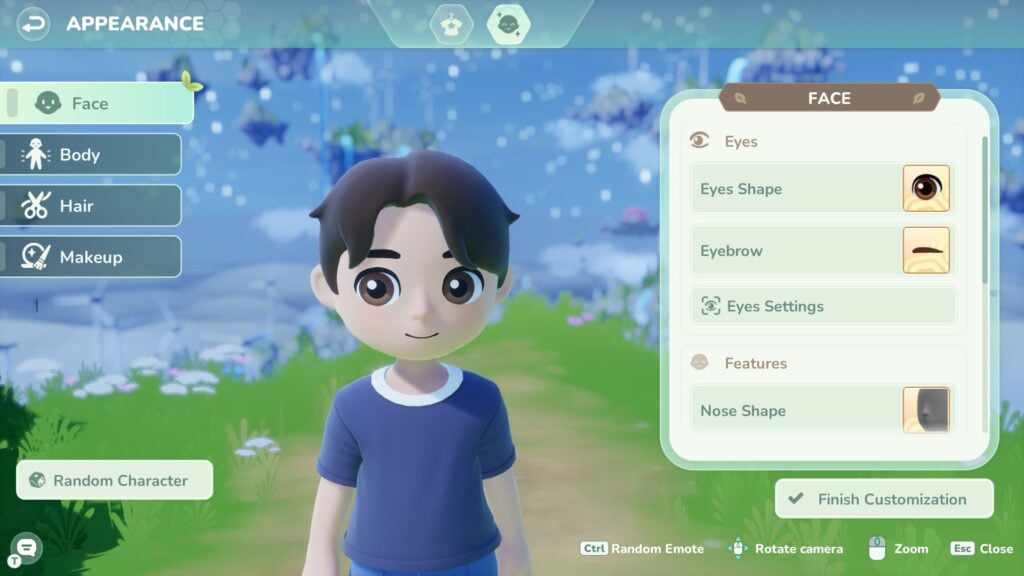Choose the Eyebrow option row

[822, 251]
